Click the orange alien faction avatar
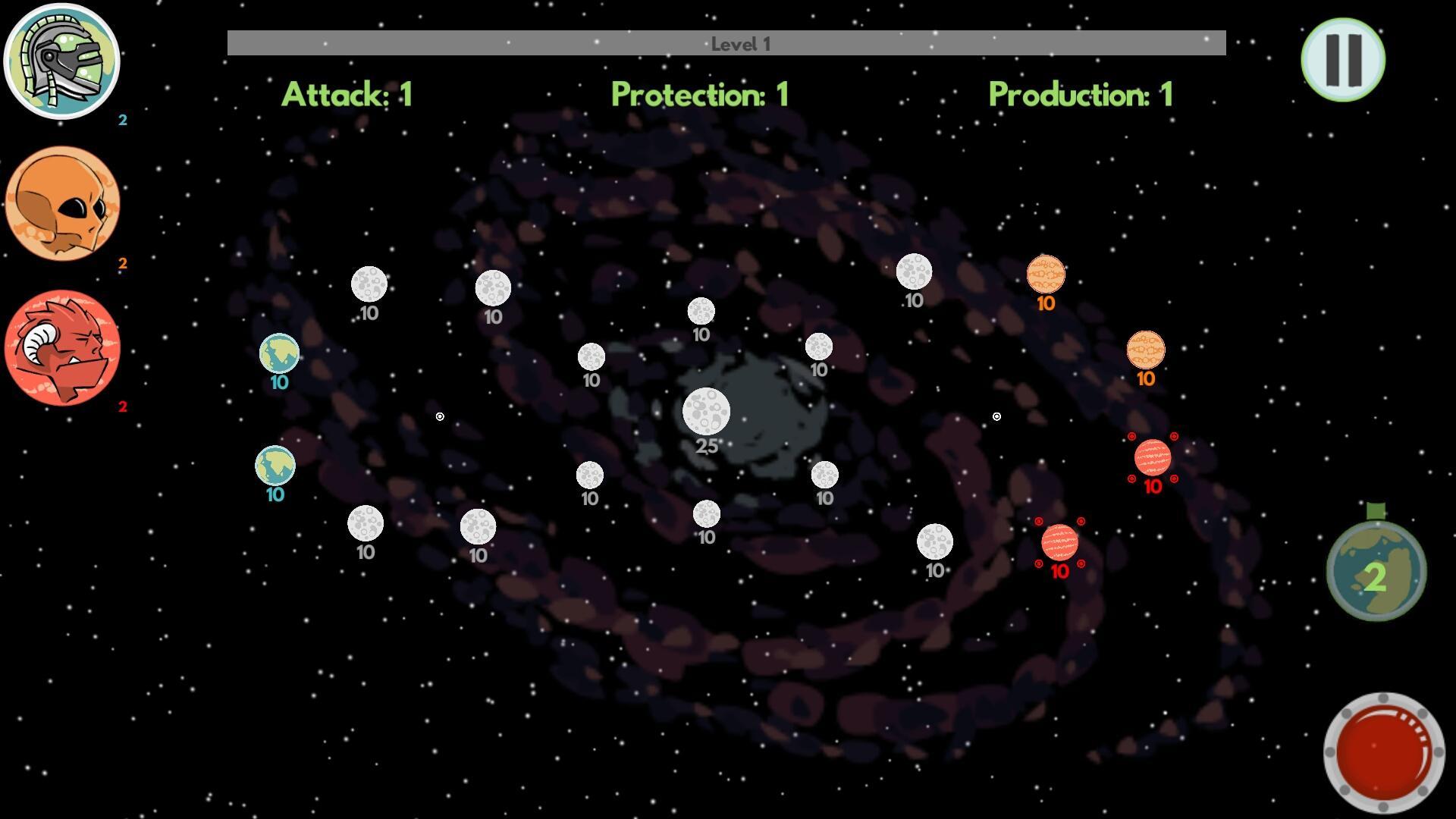The height and width of the screenshot is (819, 1456). click(x=63, y=205)
